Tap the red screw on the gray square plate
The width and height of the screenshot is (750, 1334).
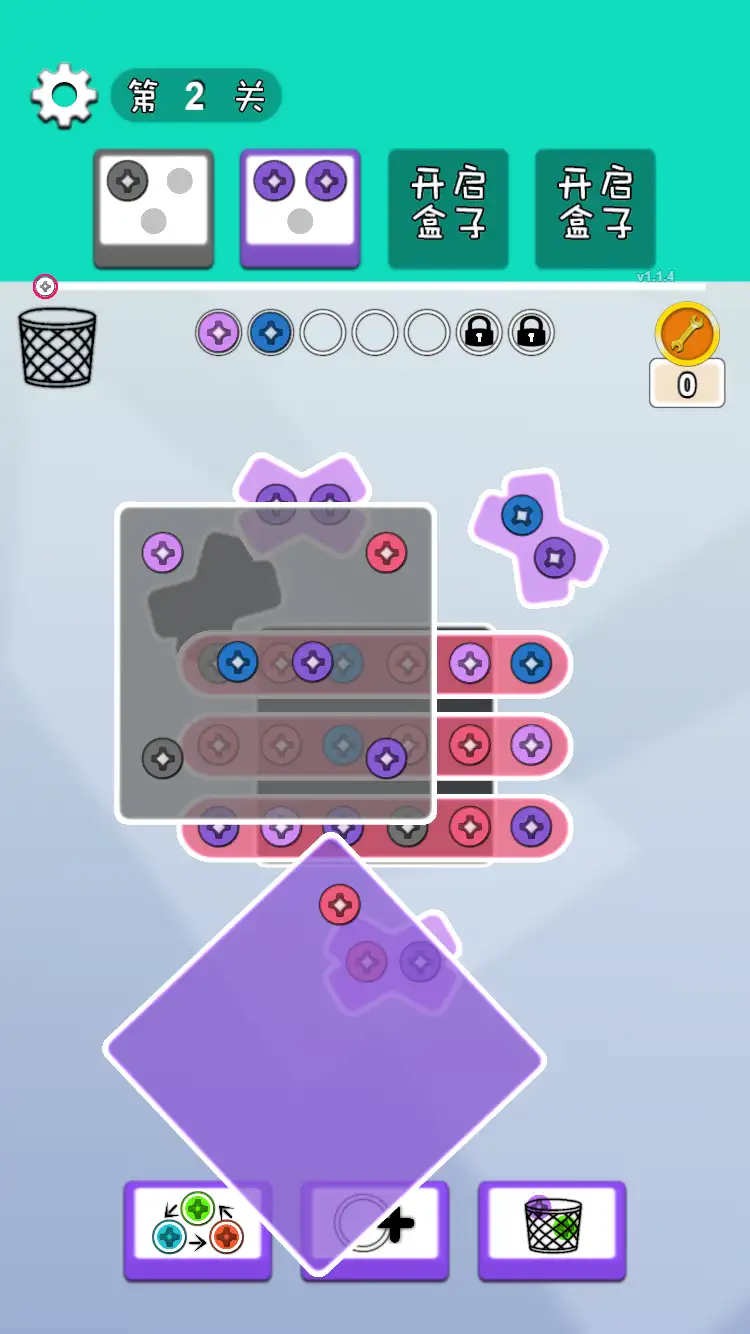386,552
